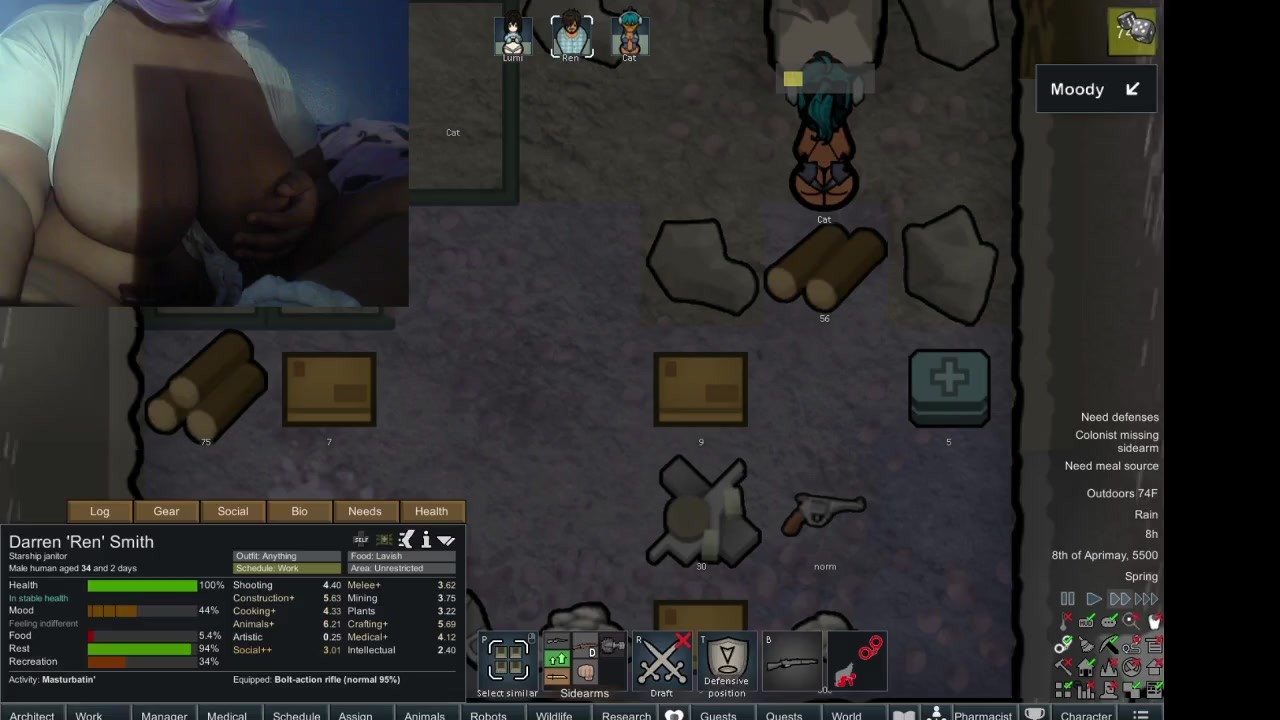Screen dimensions: 1280x720
Task: Click the 'Need defenses' alert
Action: point(1119,417)
